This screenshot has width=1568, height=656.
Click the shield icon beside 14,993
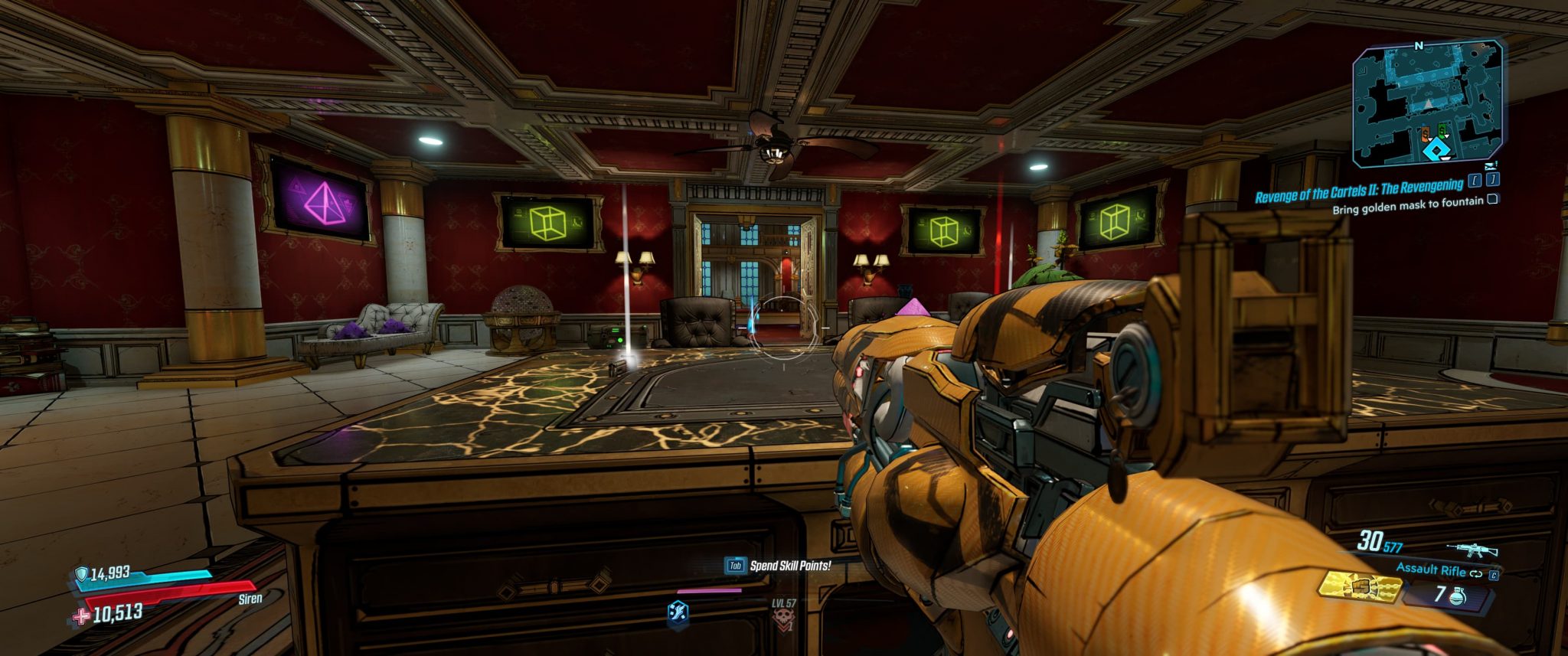coord(82,573)
